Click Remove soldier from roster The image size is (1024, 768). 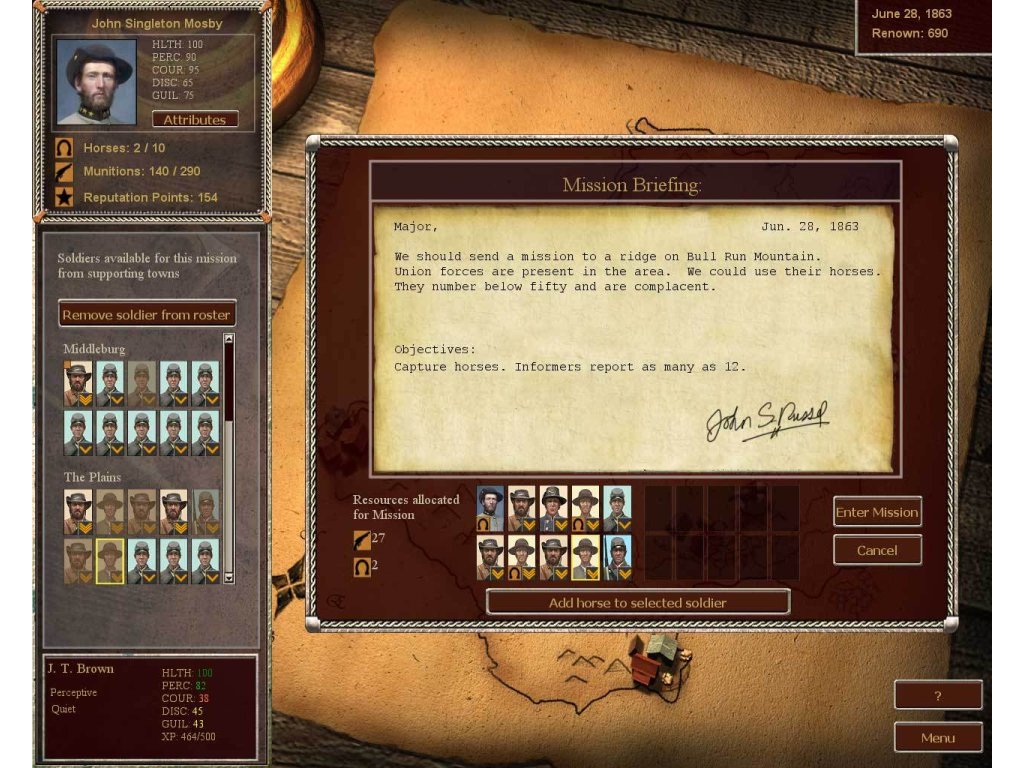[x=147, y=314]
